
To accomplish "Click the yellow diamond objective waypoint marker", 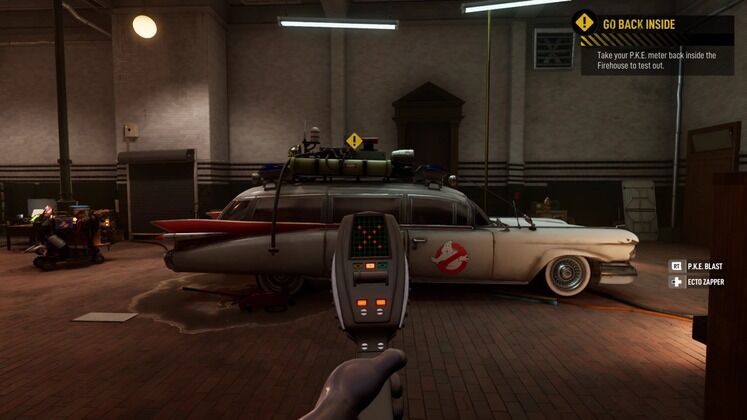I will pos(354,141).
